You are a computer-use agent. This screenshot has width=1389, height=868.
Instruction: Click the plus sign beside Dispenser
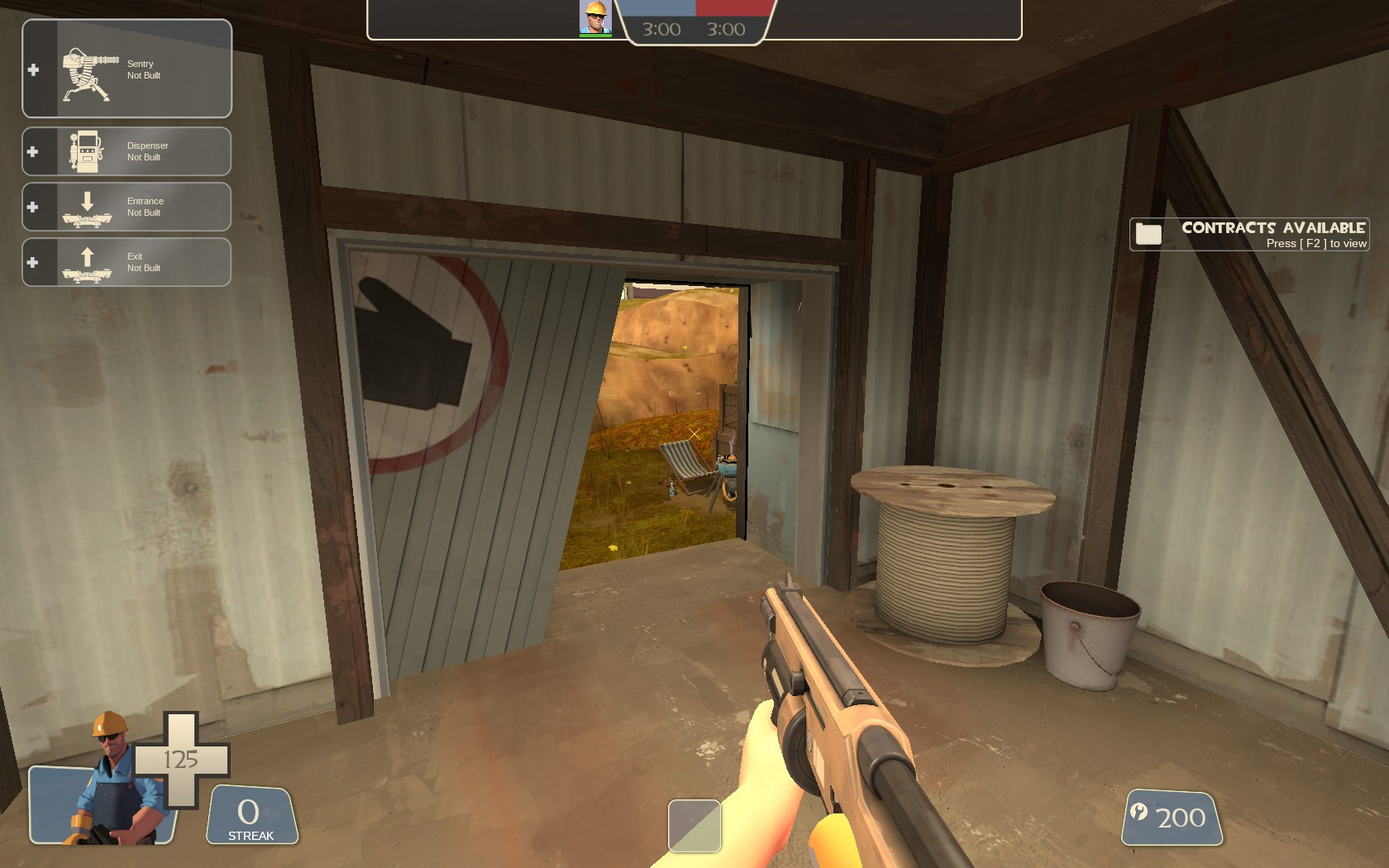click(x=32, y=150)
